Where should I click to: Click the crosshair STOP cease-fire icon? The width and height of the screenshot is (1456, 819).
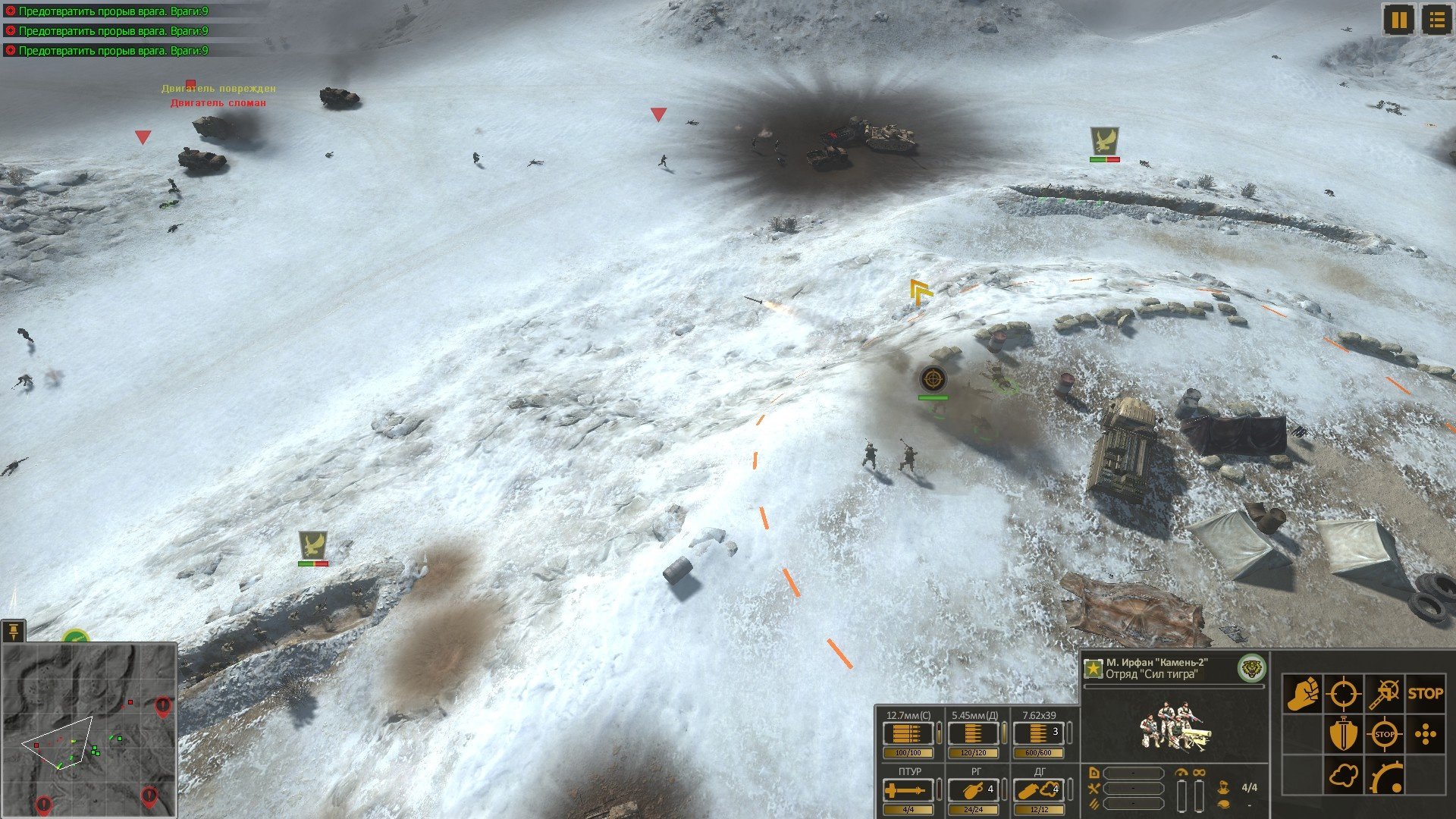tap(1385, 734)
